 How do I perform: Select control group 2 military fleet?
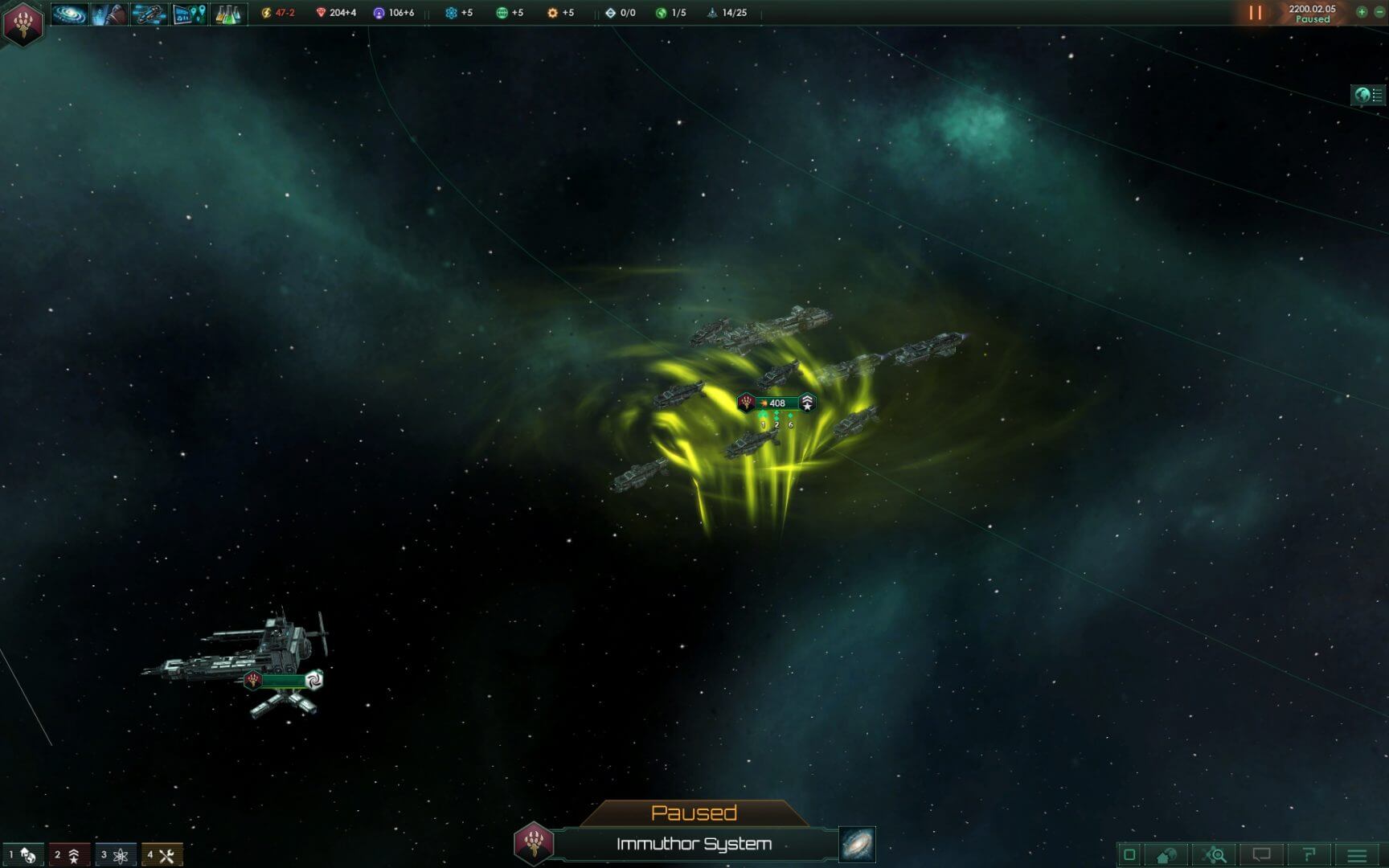(68, 855)
